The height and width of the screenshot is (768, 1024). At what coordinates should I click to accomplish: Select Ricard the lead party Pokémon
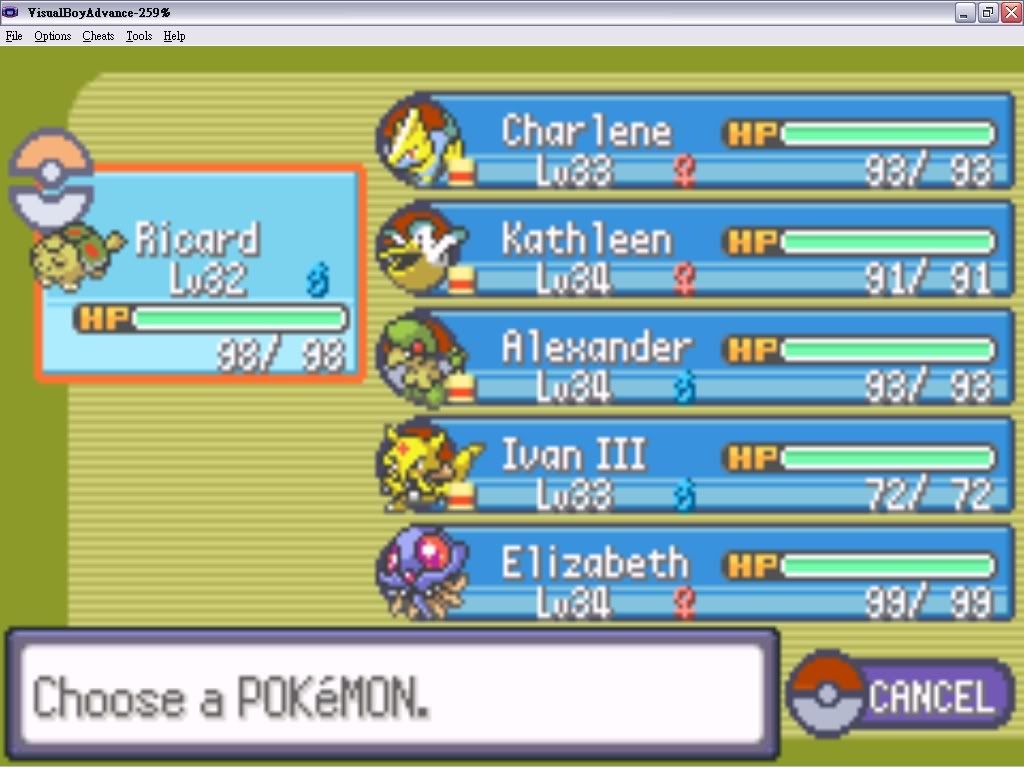200,274
